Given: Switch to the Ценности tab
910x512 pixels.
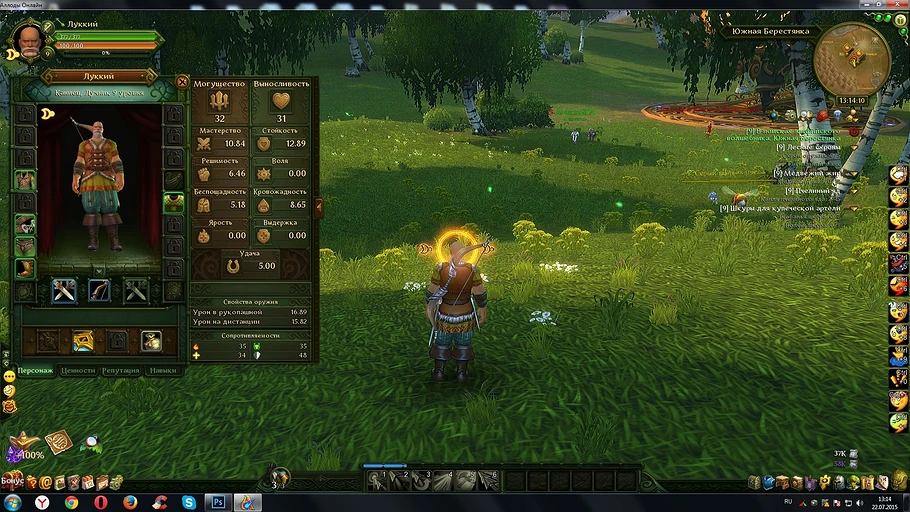Looking at the screenshot, I should [x=78, y=370].
